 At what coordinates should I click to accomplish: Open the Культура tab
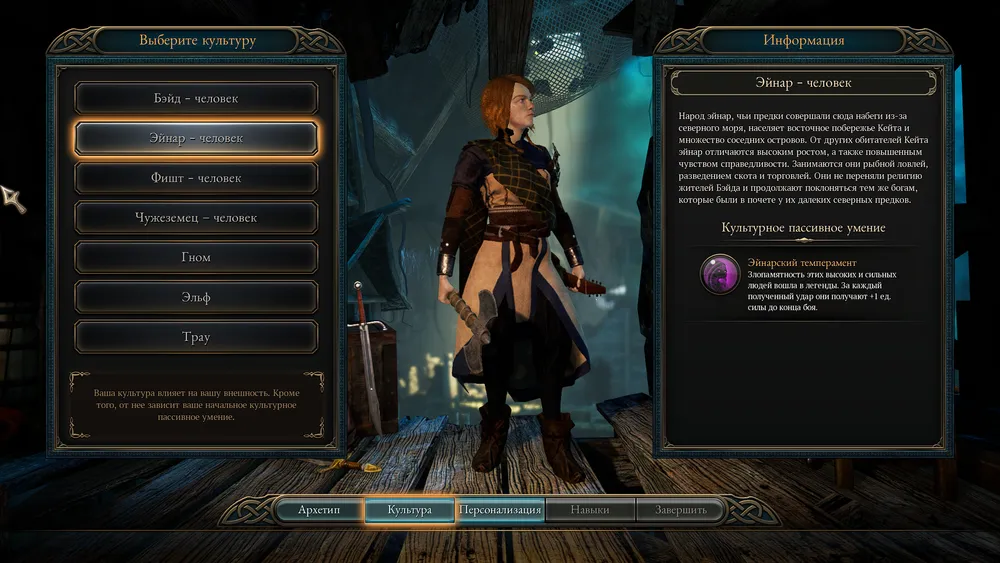coord(410,510)
